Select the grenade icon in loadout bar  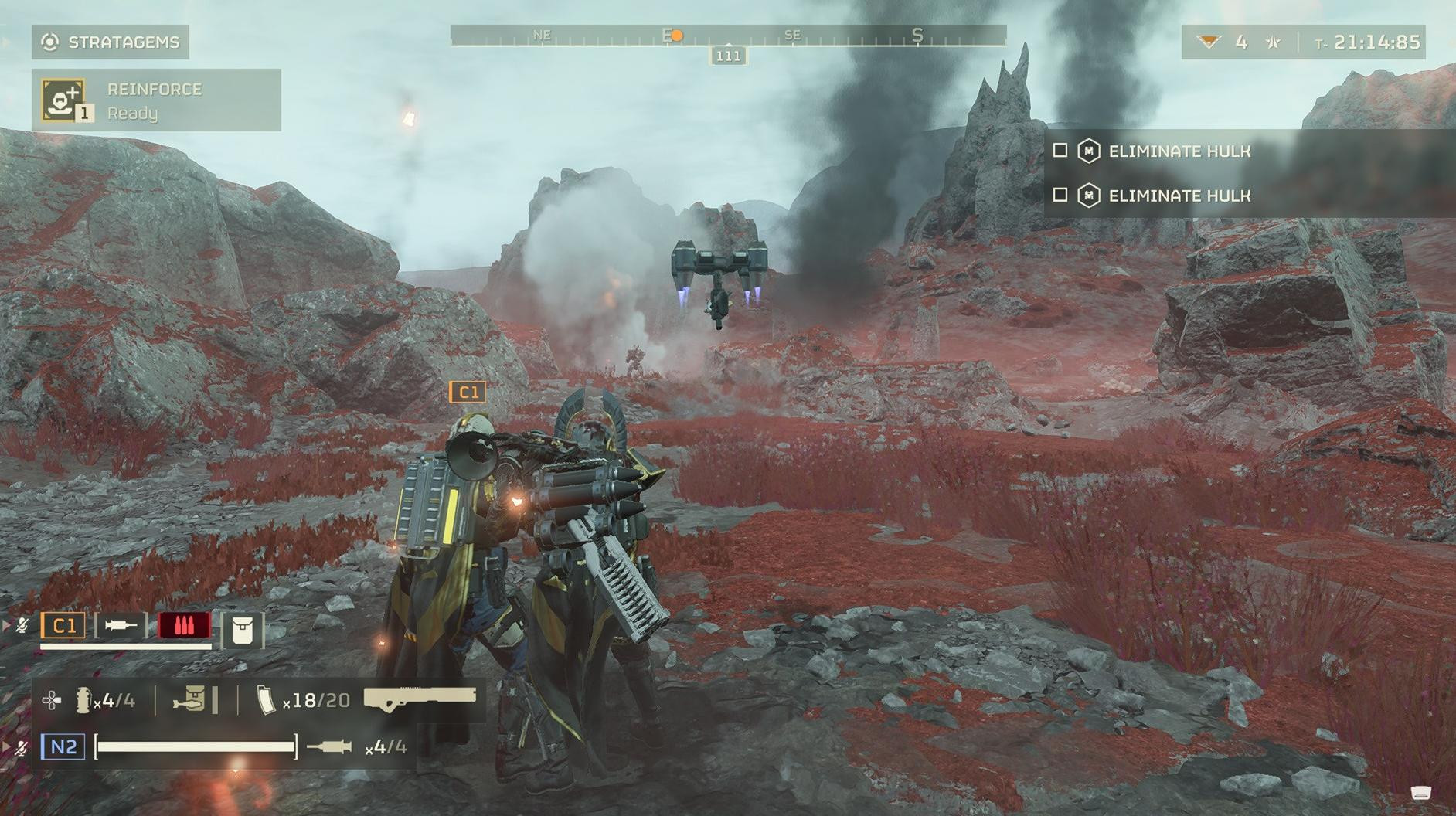81,700
